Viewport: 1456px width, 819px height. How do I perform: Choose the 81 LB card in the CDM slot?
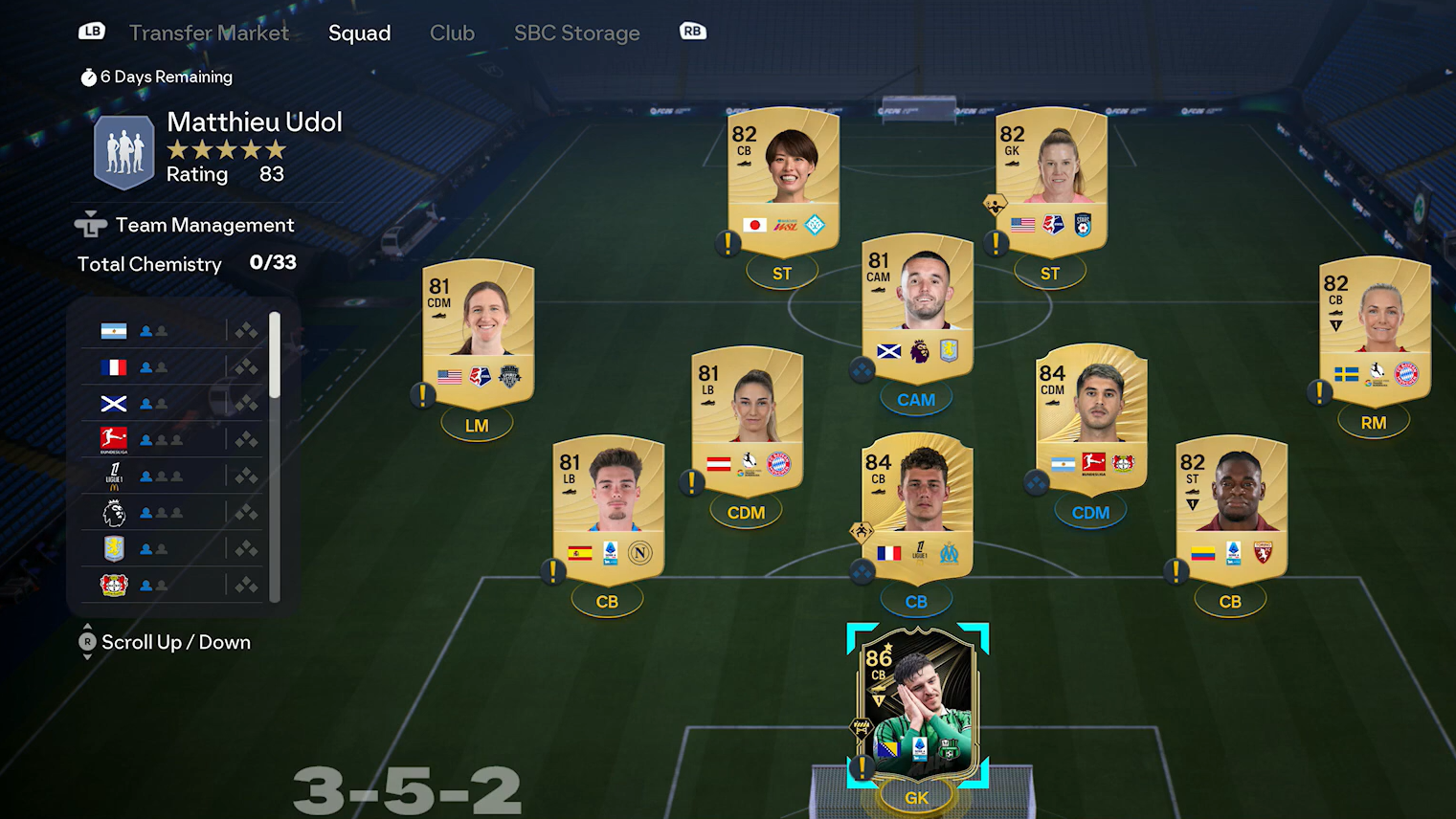tap(746, 421)
